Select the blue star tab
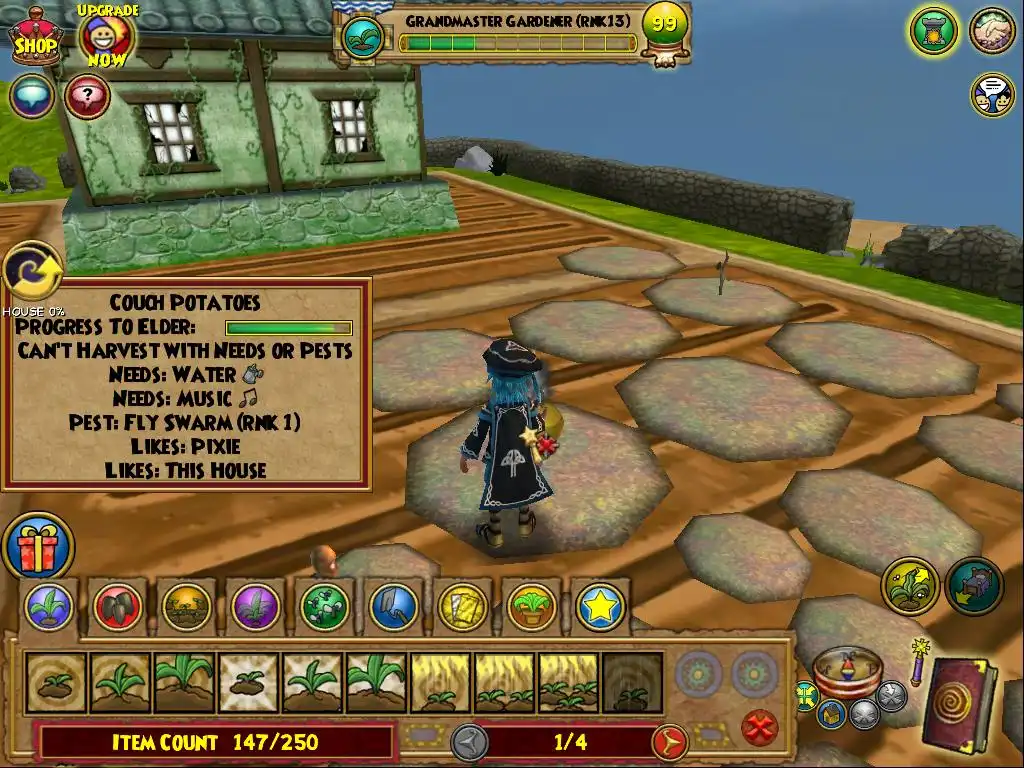 (600, 606)
